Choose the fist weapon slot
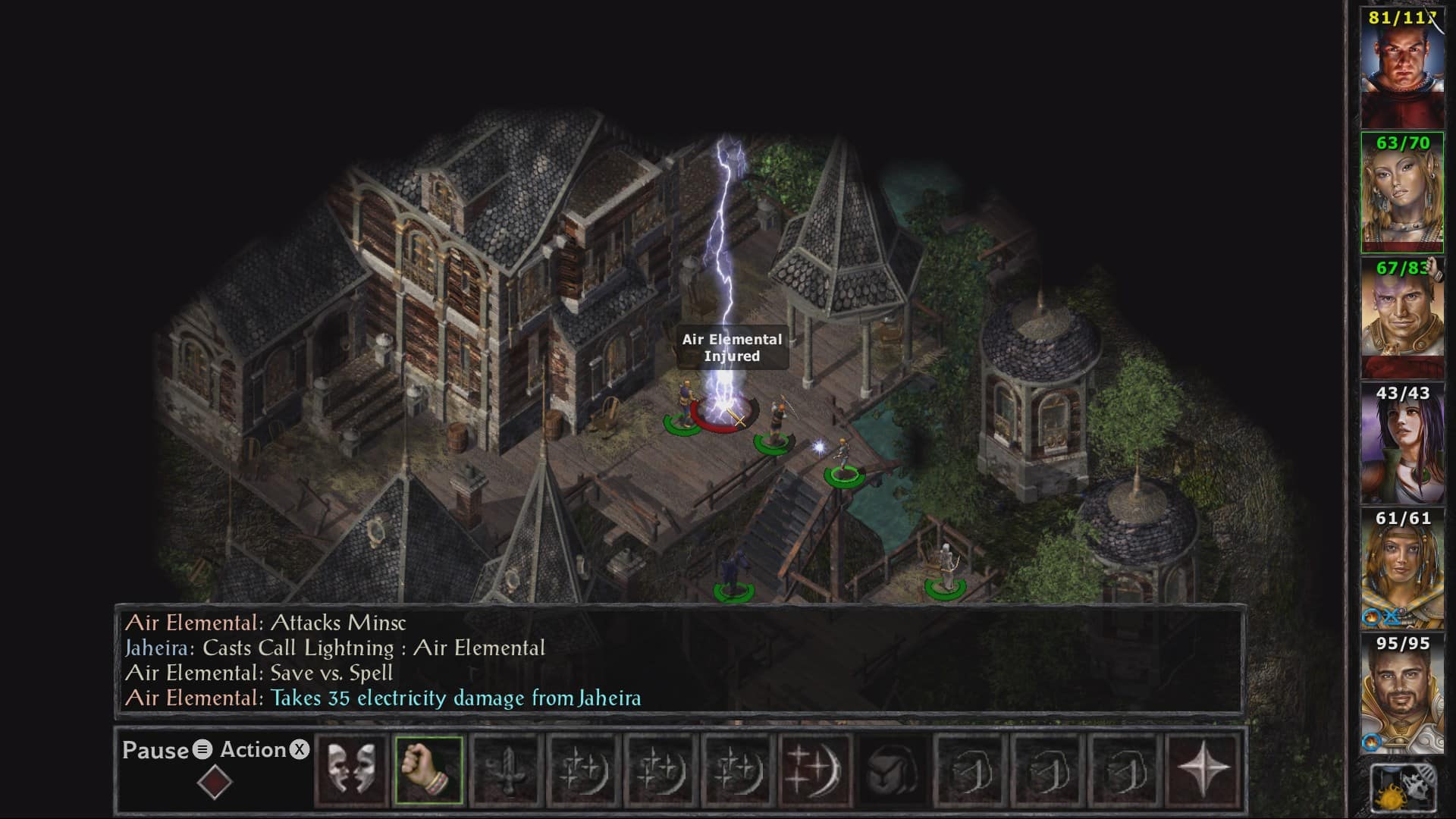The width and height of the screenshot is (1456, 819). [x=428, y=770]
